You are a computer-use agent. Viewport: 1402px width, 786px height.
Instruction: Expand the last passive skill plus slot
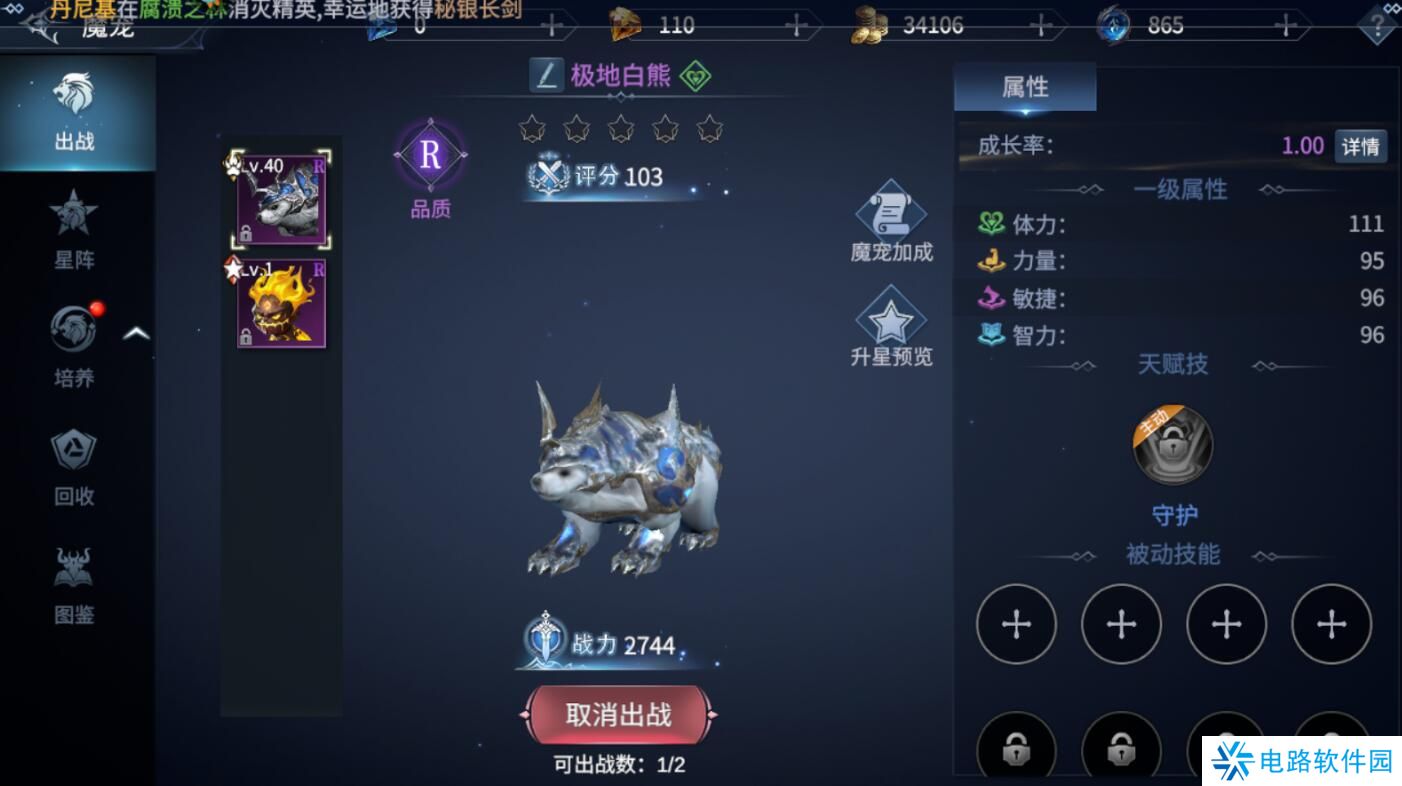(x=1331, y=623)
